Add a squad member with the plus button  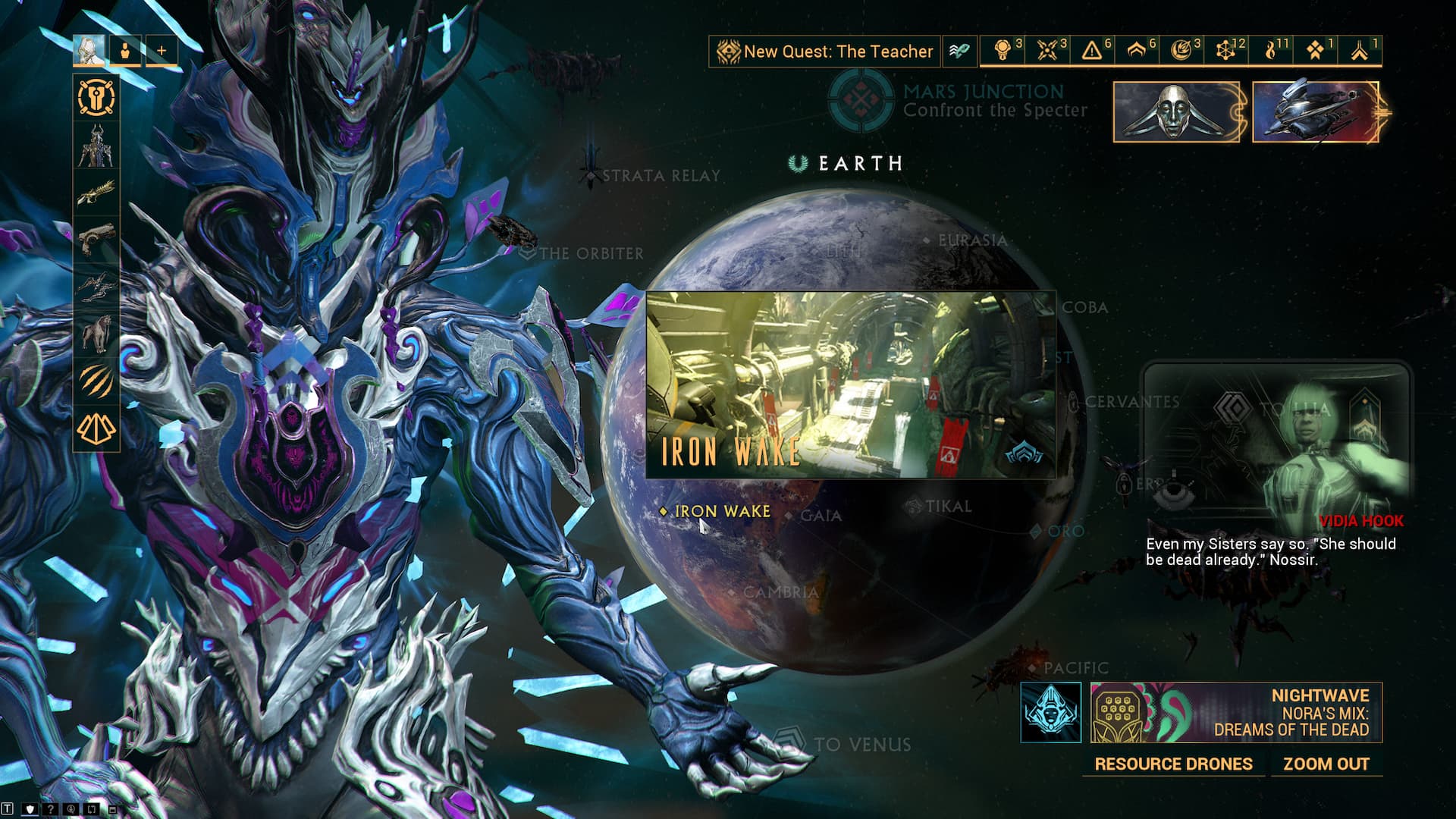point(162,51)
